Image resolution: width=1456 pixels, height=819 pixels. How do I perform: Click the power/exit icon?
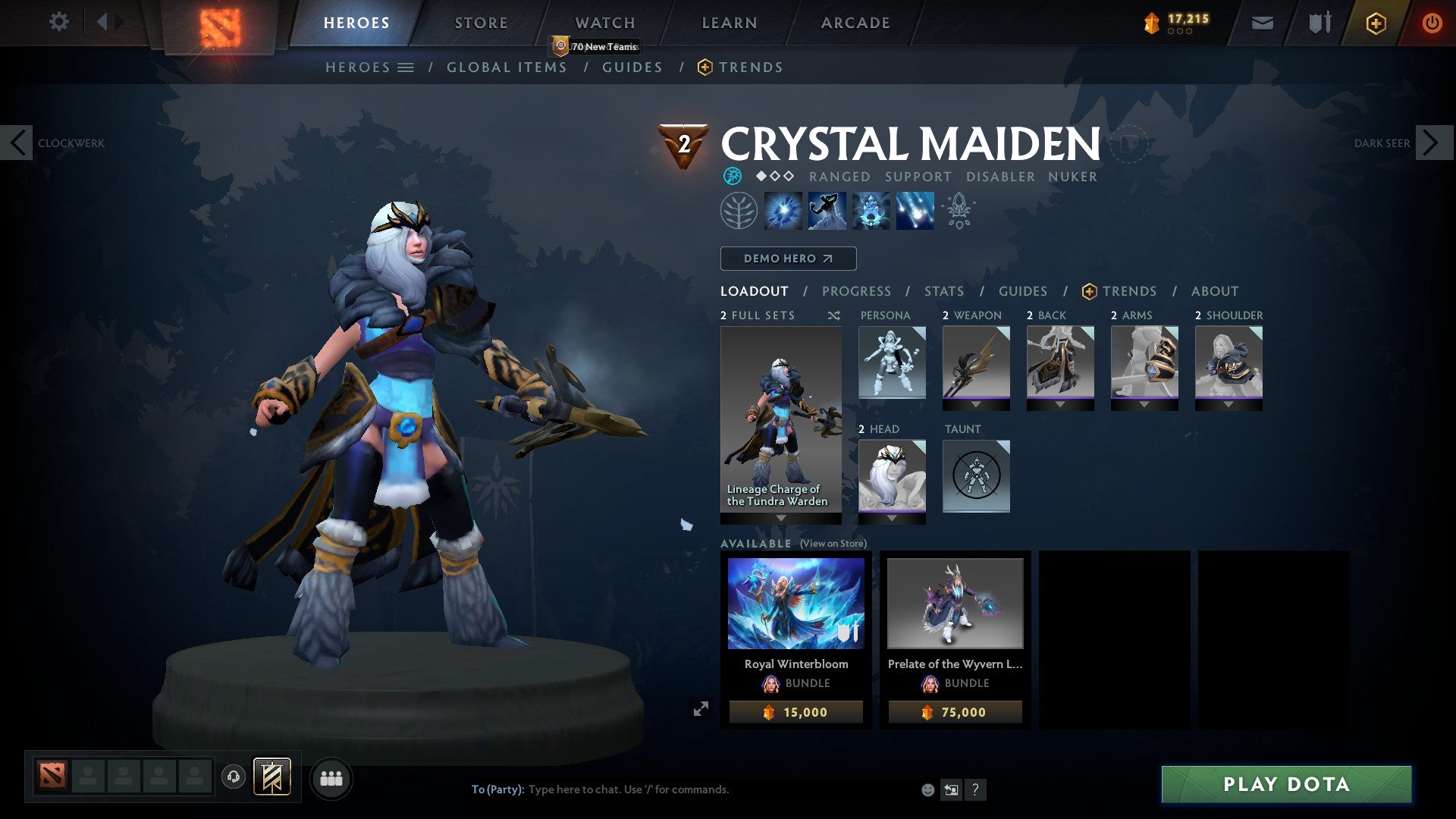(x=1432, y=23)
